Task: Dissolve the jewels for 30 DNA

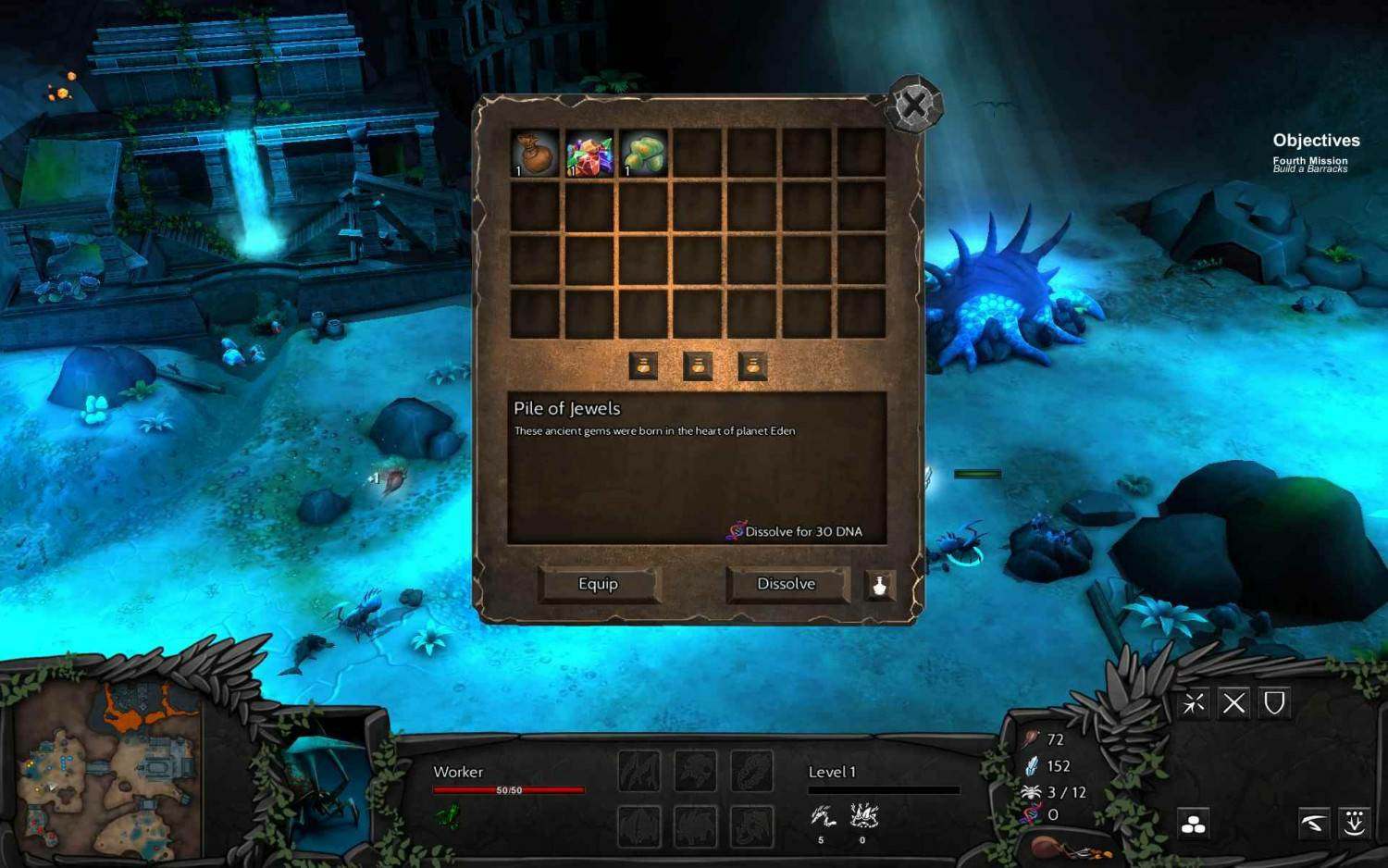Action: pyautogui.click(x=787, y=584)
